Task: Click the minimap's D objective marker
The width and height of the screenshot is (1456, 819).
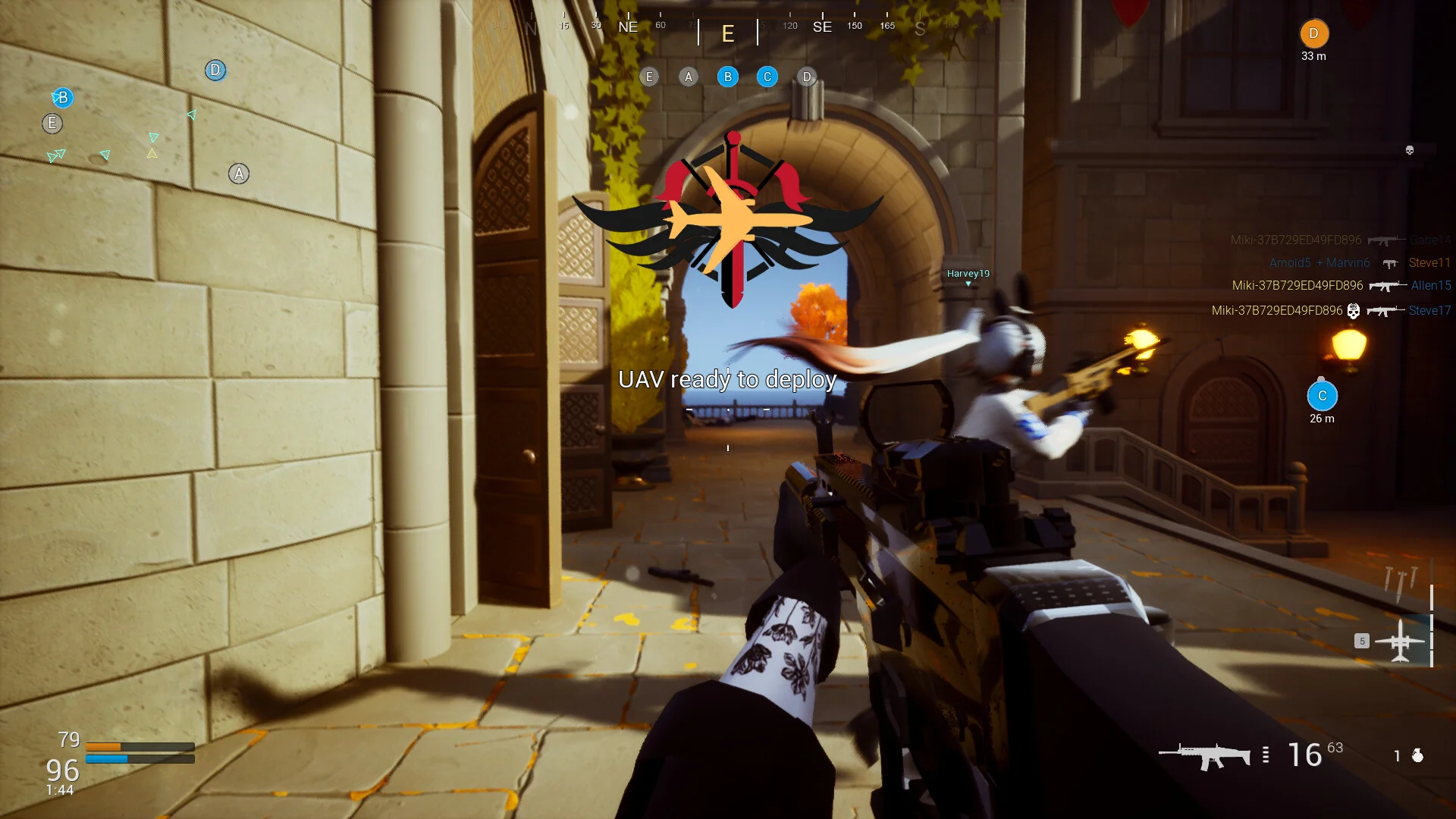Action: tap(215, 71)
